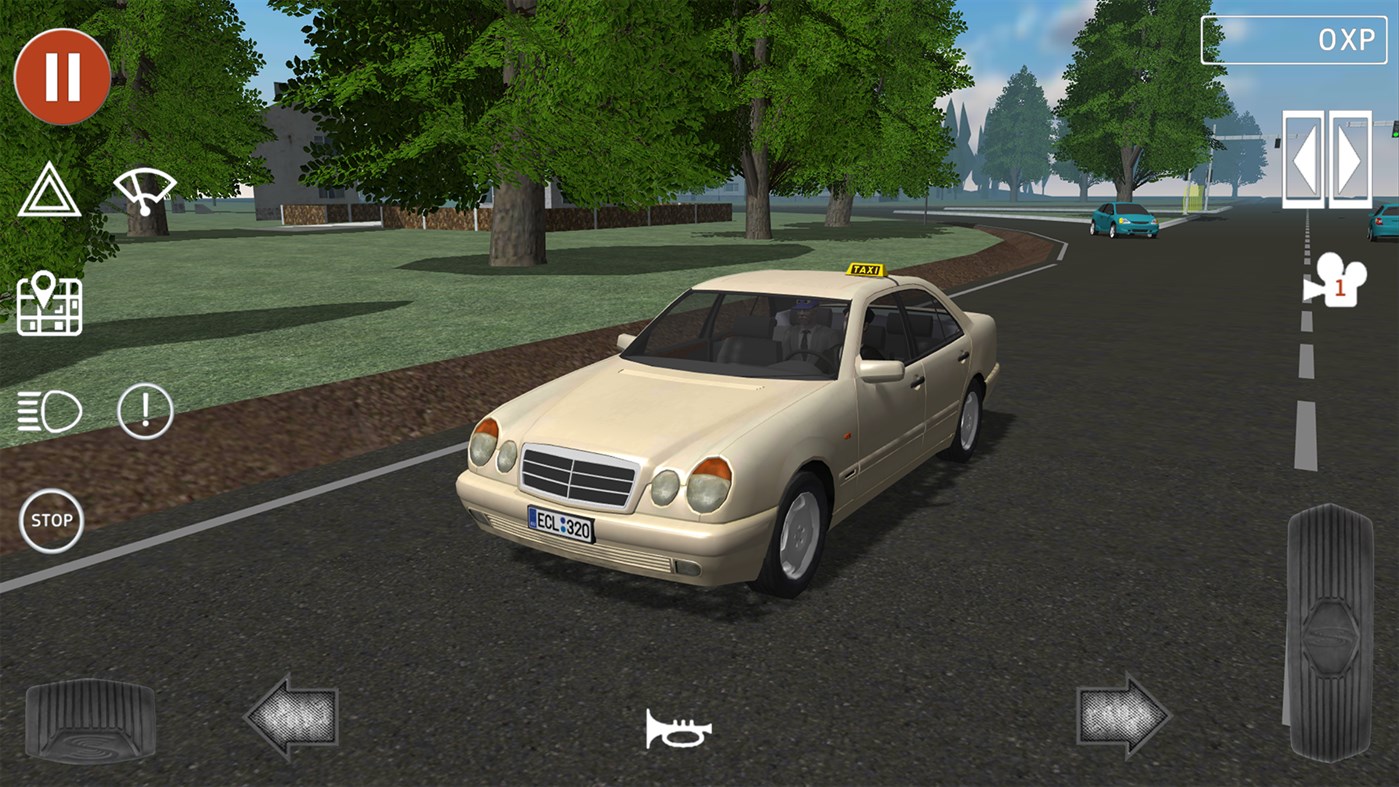Toggle the hazard warning lights
The width and height of the screenshot is (1399, 787).
click(x=48, y=190)
